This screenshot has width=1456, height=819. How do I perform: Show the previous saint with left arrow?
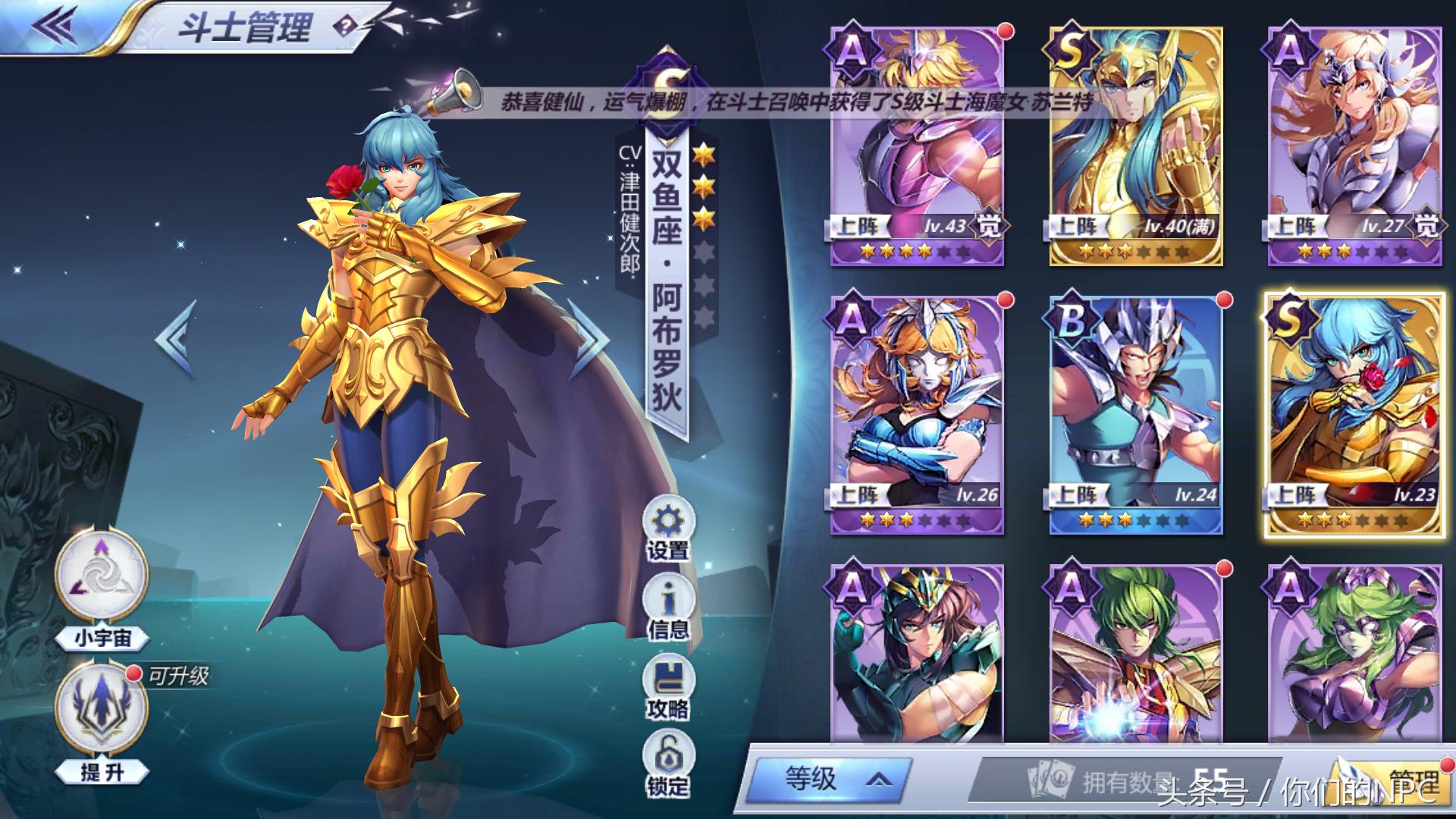point(177,339)
